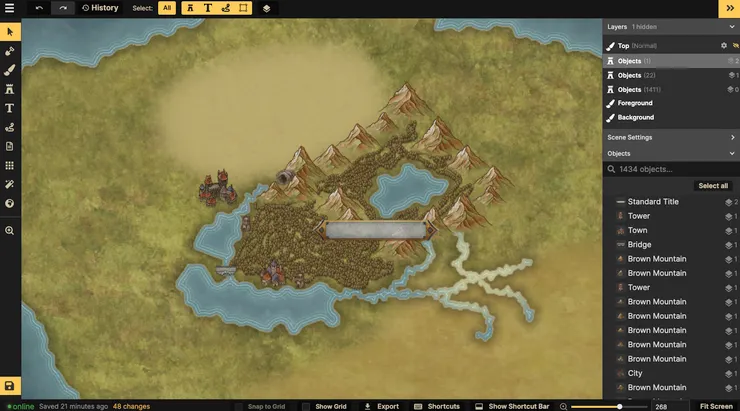
Task: Select all objects in the list
Action: pos(712,186)
